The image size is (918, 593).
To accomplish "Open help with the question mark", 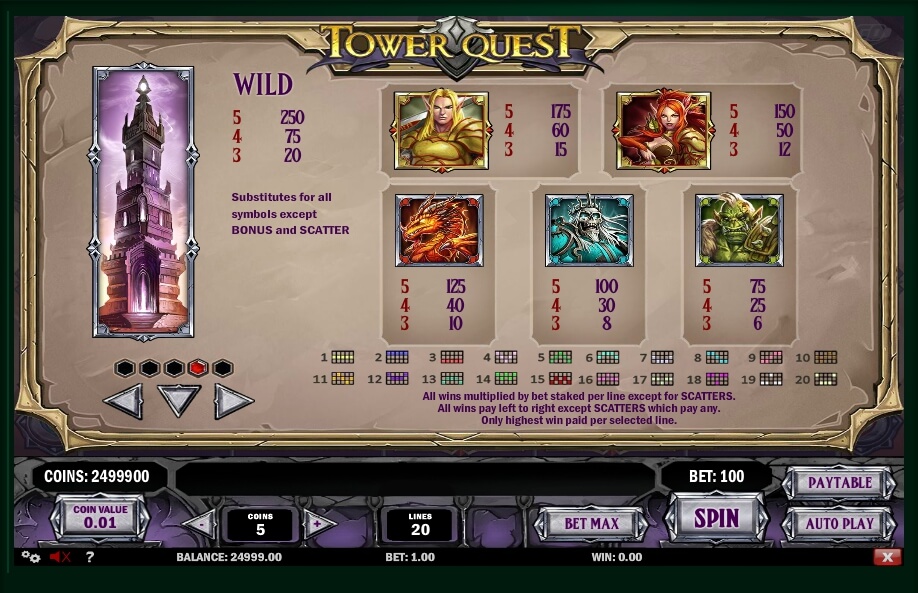I will 89,557.
